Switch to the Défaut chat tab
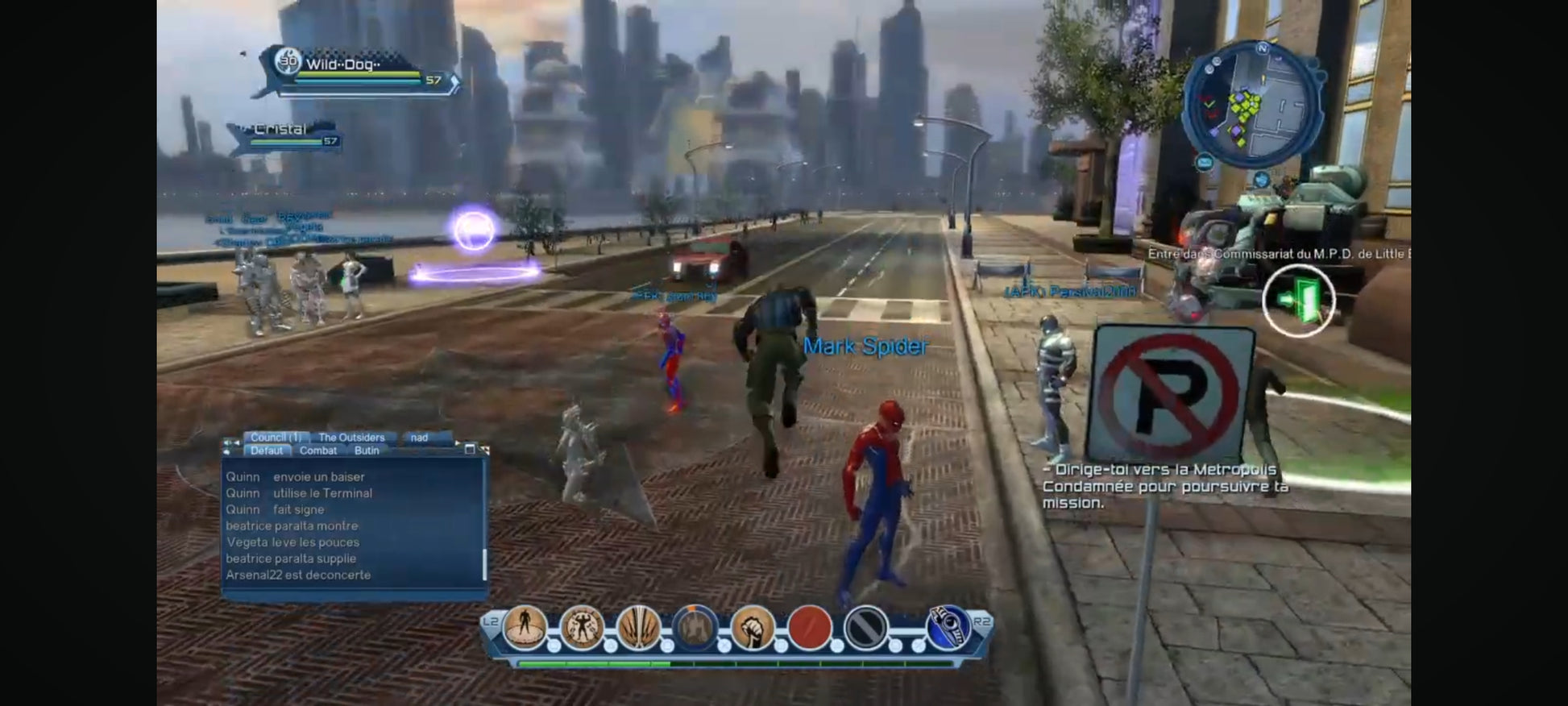Viewport: 1568px width, 706px height. pos(267,451)
